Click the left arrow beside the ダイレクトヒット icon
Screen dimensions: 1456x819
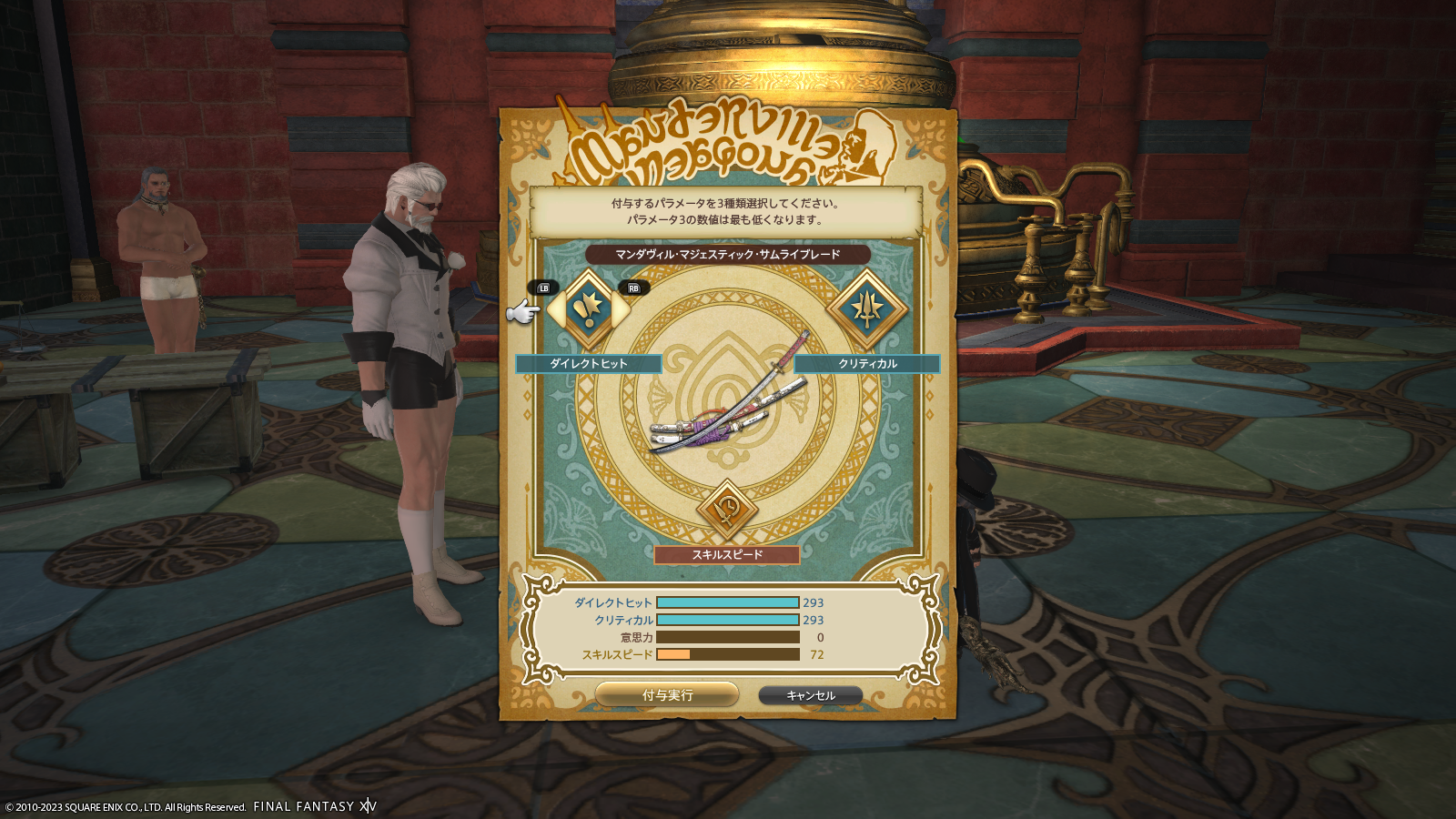pos(554,310)
